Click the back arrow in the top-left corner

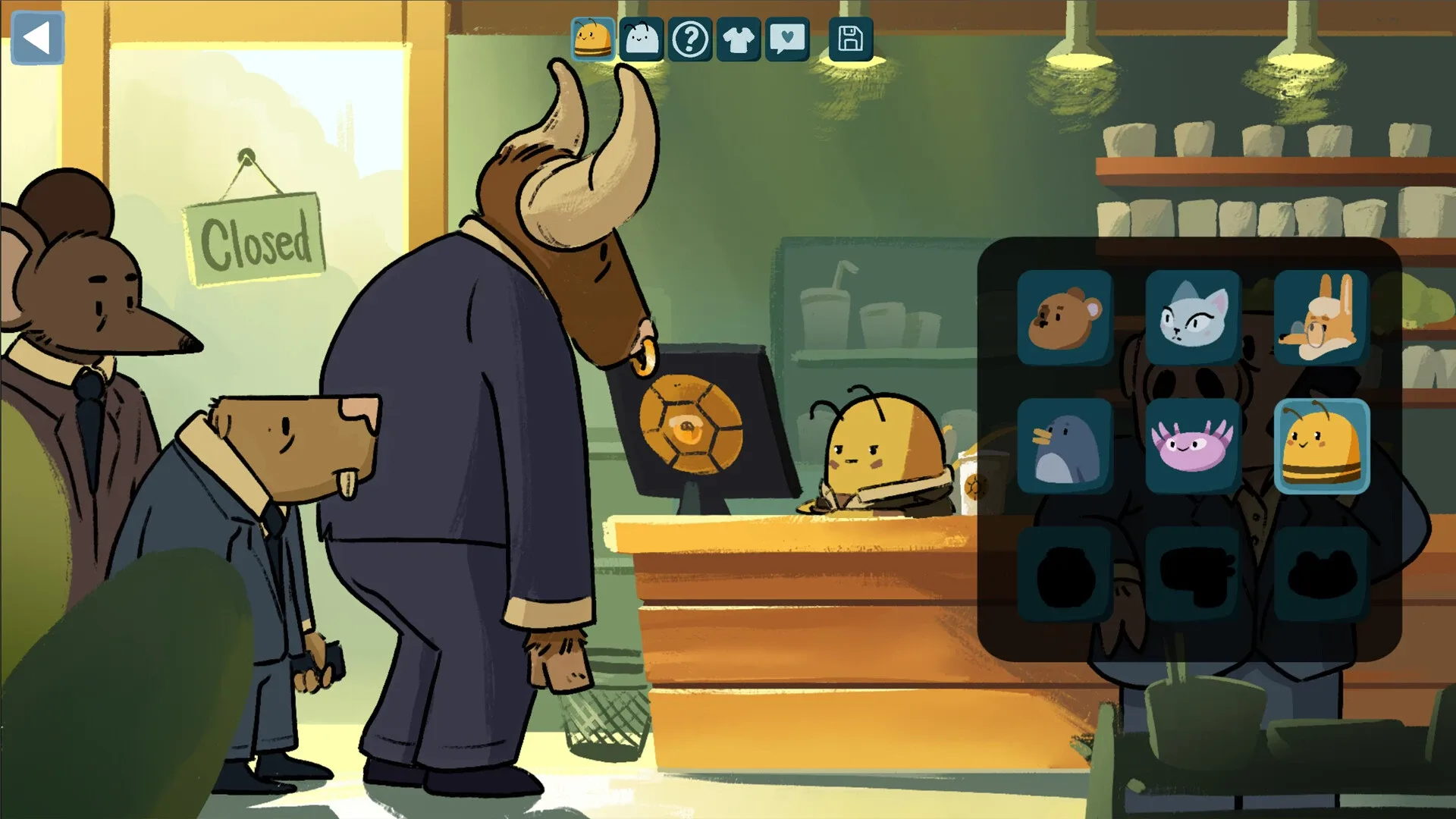click(x=38, y=38)
